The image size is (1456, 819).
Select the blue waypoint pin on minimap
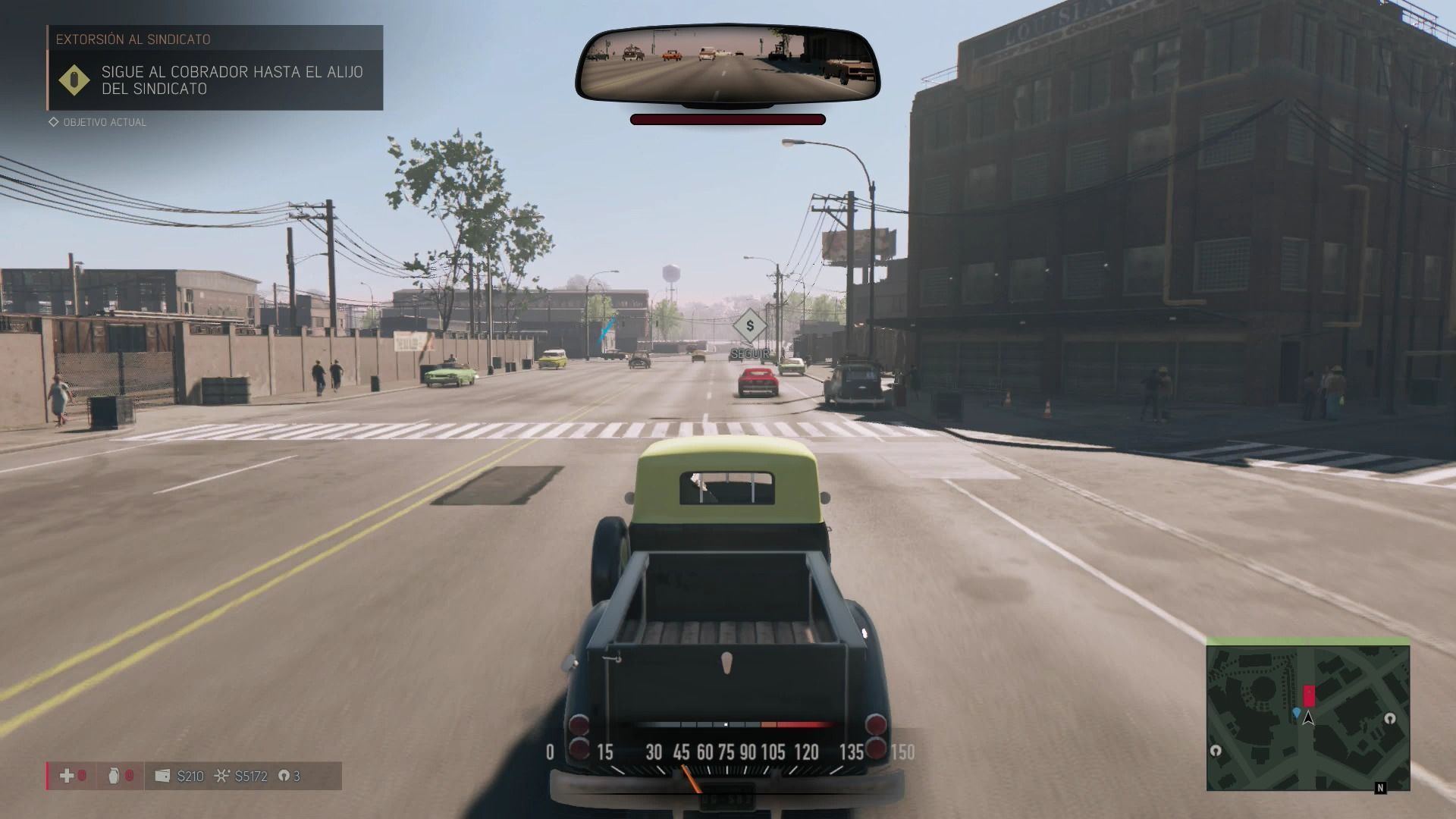(x=1297, y=713)
